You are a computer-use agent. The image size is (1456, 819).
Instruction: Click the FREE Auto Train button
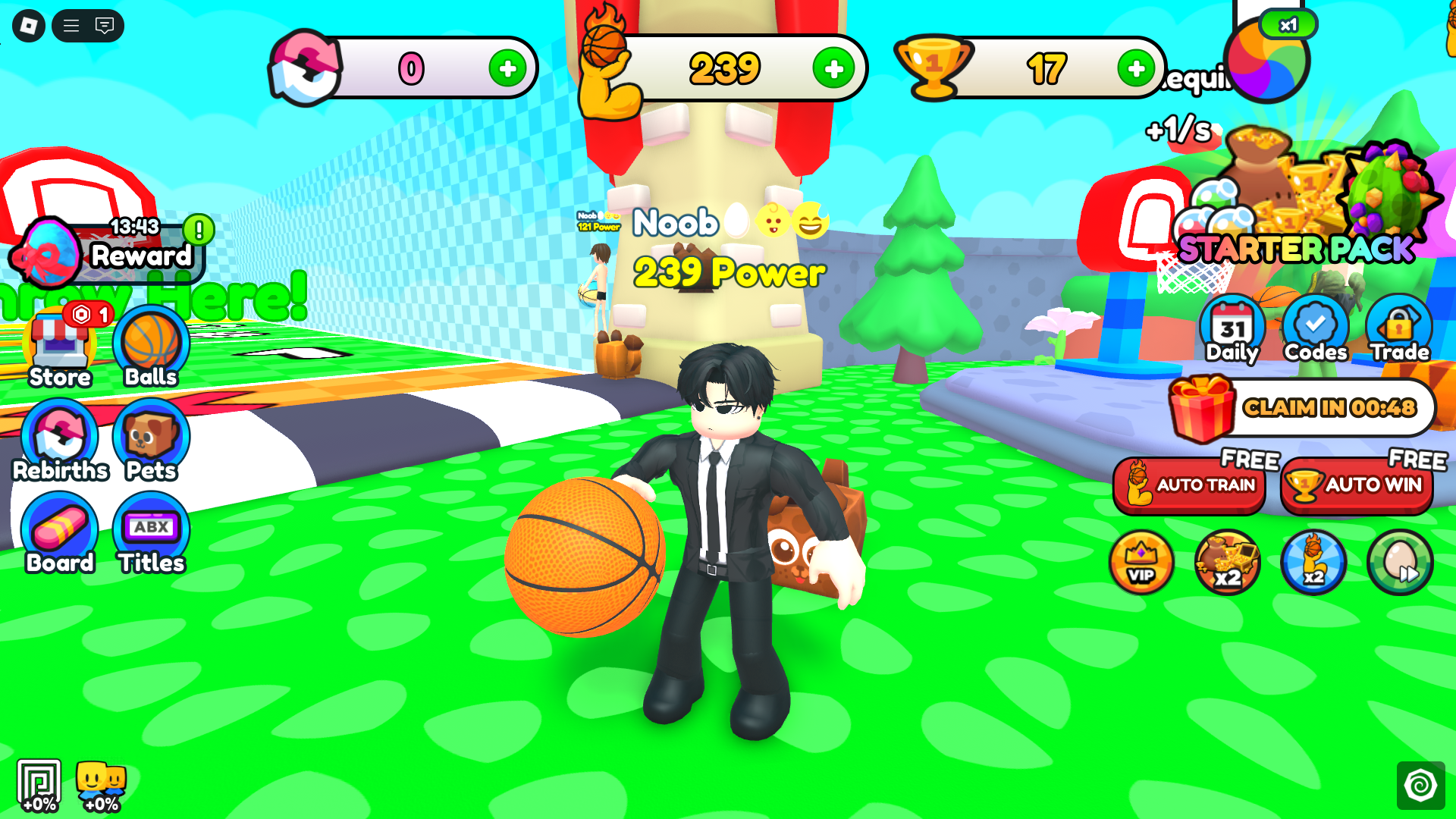[1189, 485]
